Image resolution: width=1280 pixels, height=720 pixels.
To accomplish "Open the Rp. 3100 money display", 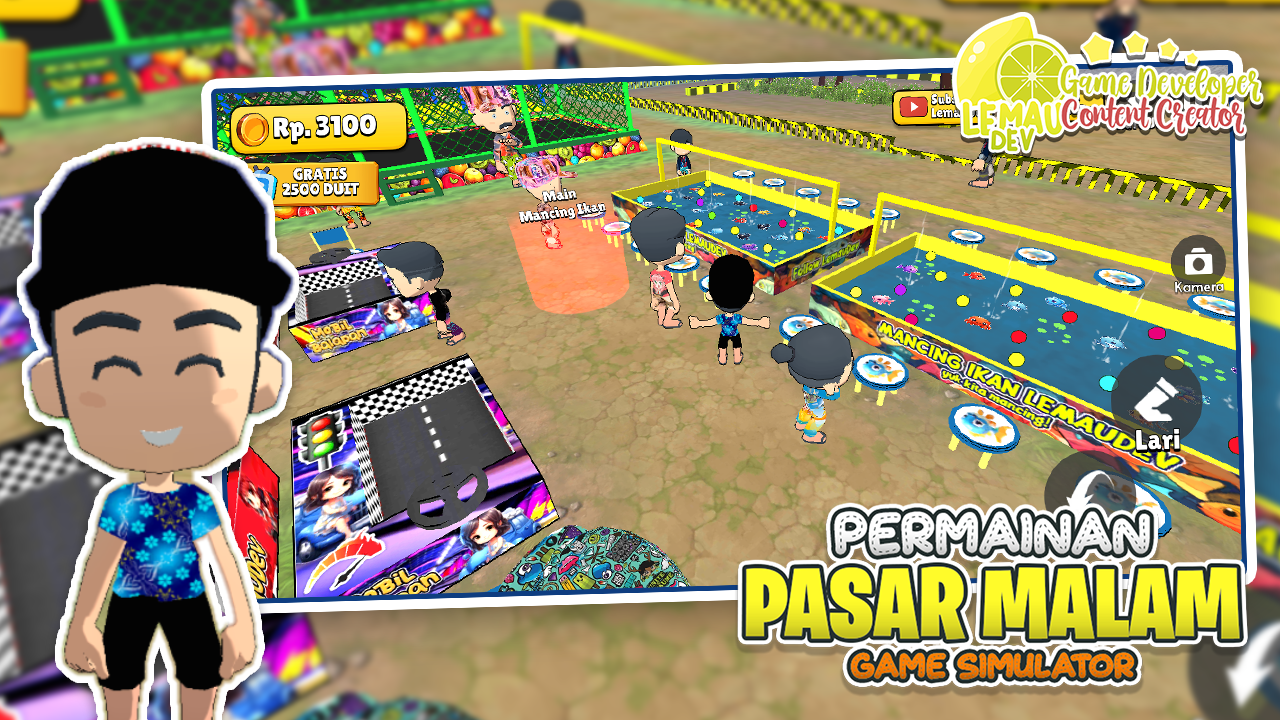I will 320,127.
